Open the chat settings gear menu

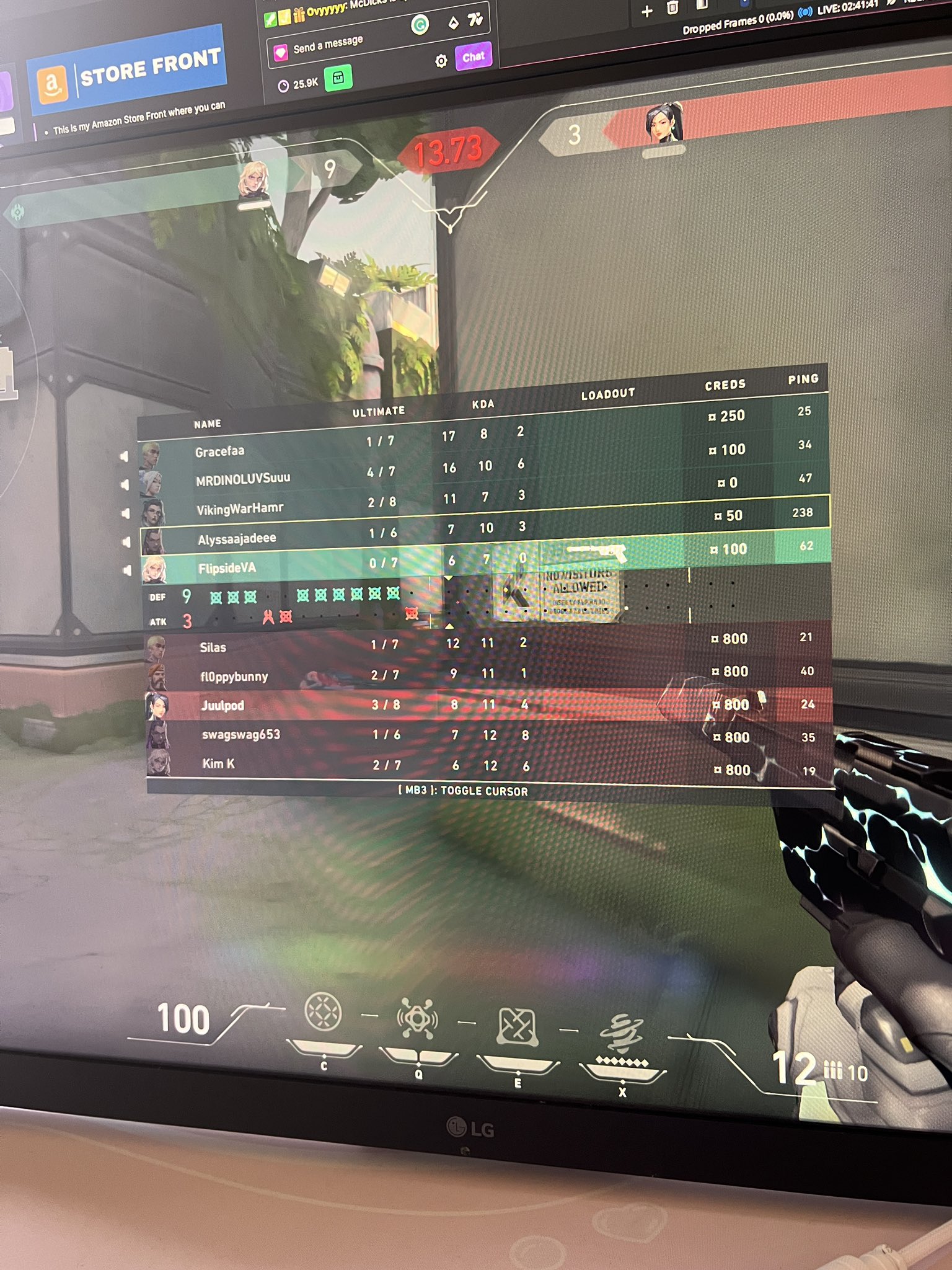[x=442, y=60]
